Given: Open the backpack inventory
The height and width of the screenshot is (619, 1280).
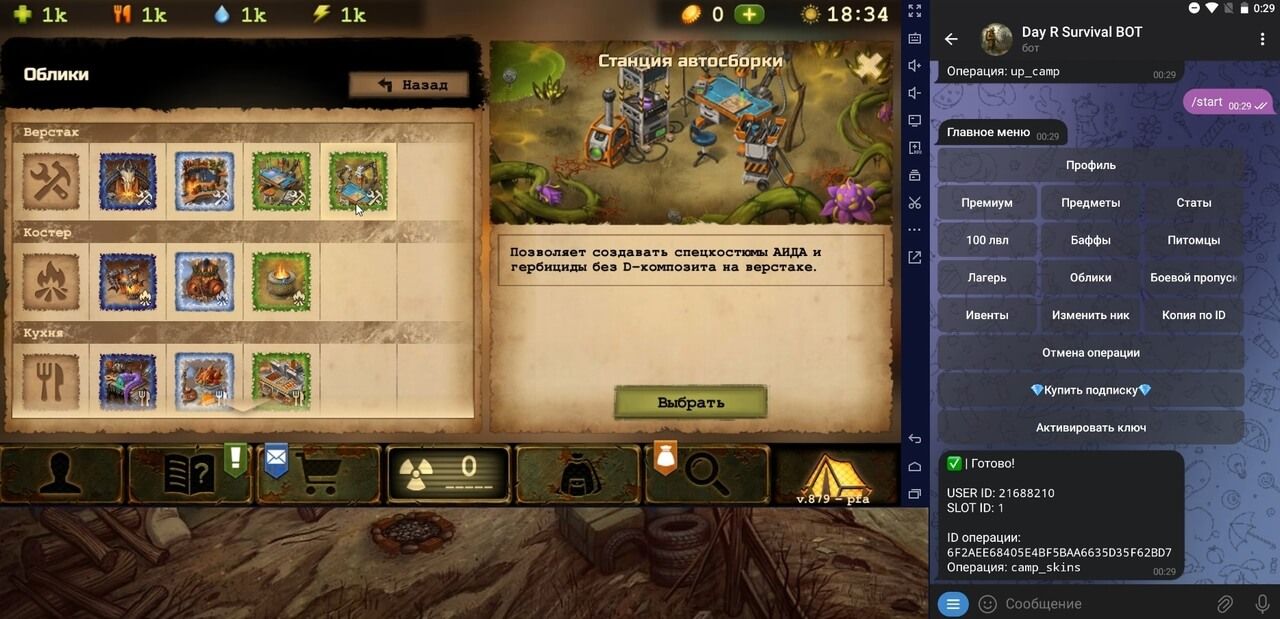Looking at the screenshot, I should coord(578,475).
